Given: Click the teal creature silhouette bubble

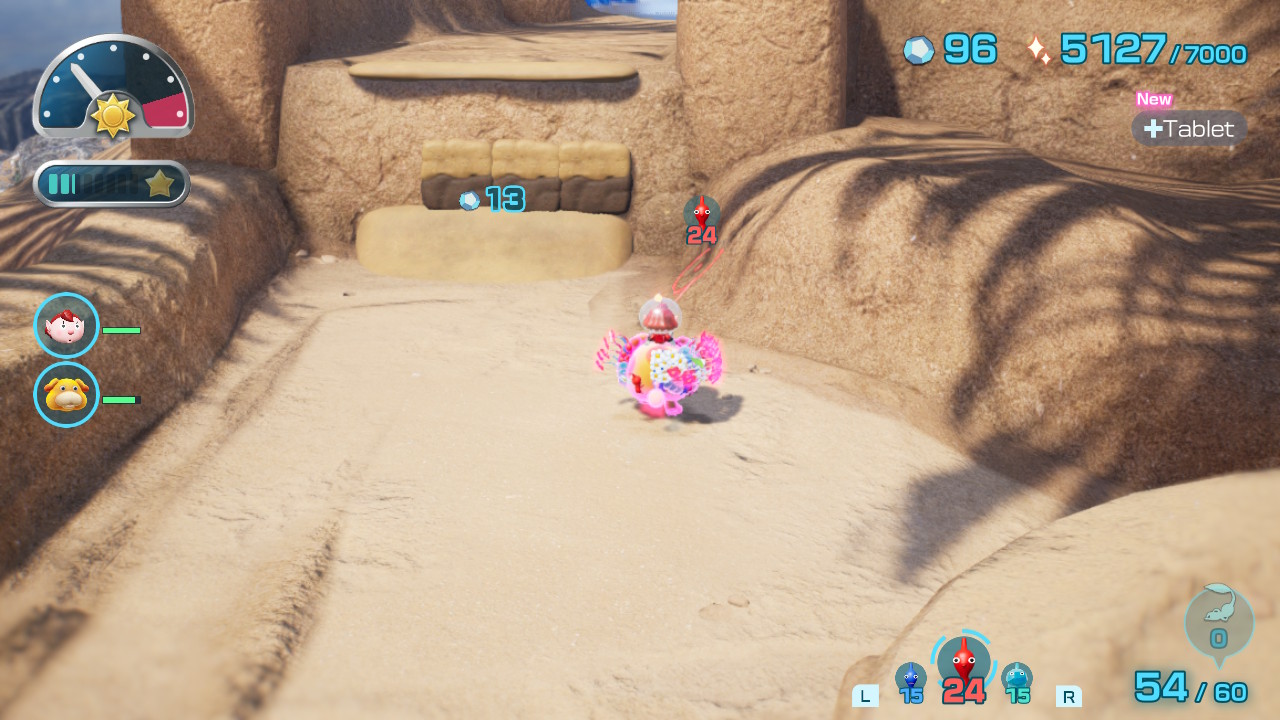Looking at the screenshot, I should [1218, 621].
